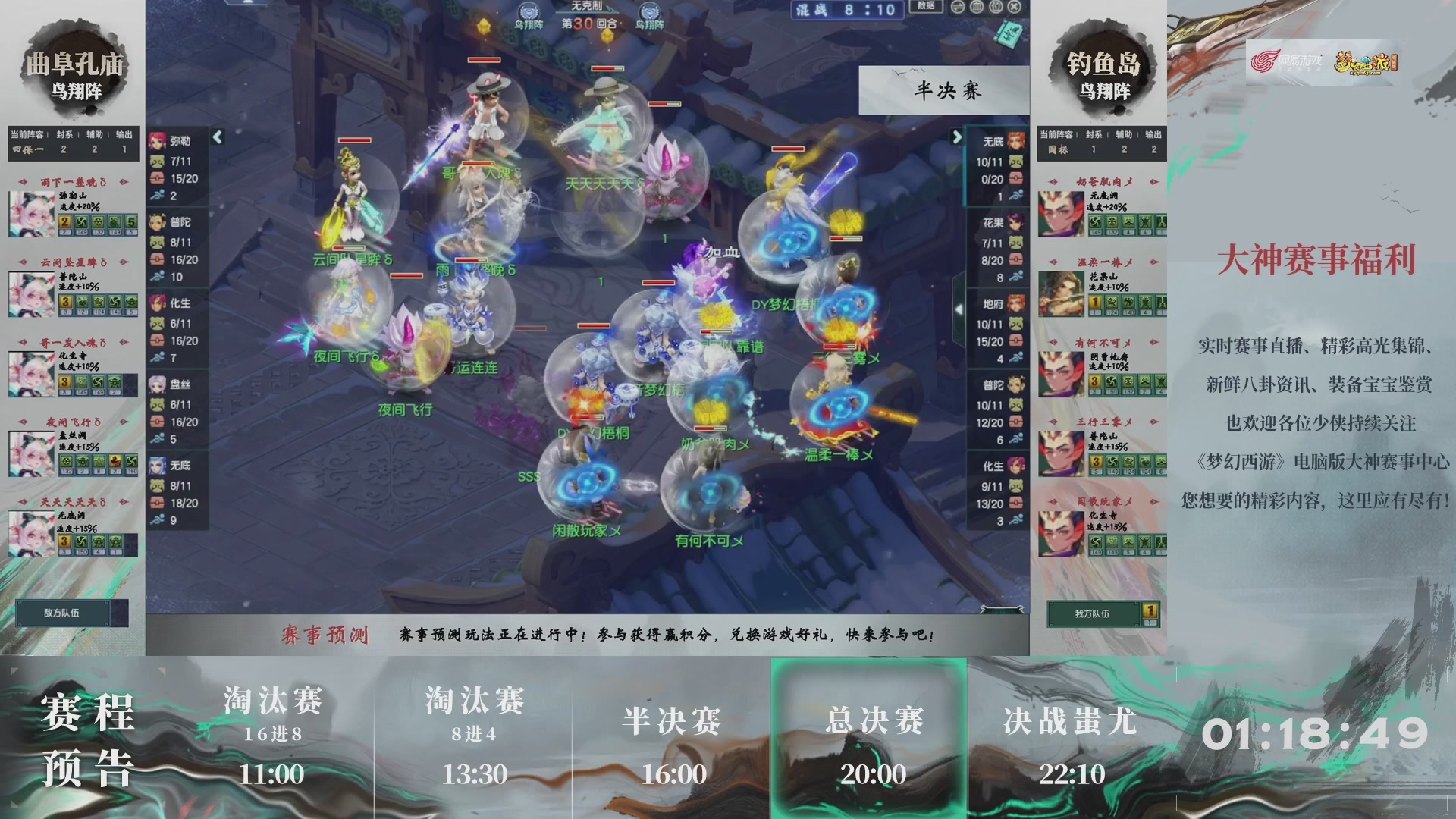
Task: Expand the right roster panel with its chevron
Action: click(957, 138)
